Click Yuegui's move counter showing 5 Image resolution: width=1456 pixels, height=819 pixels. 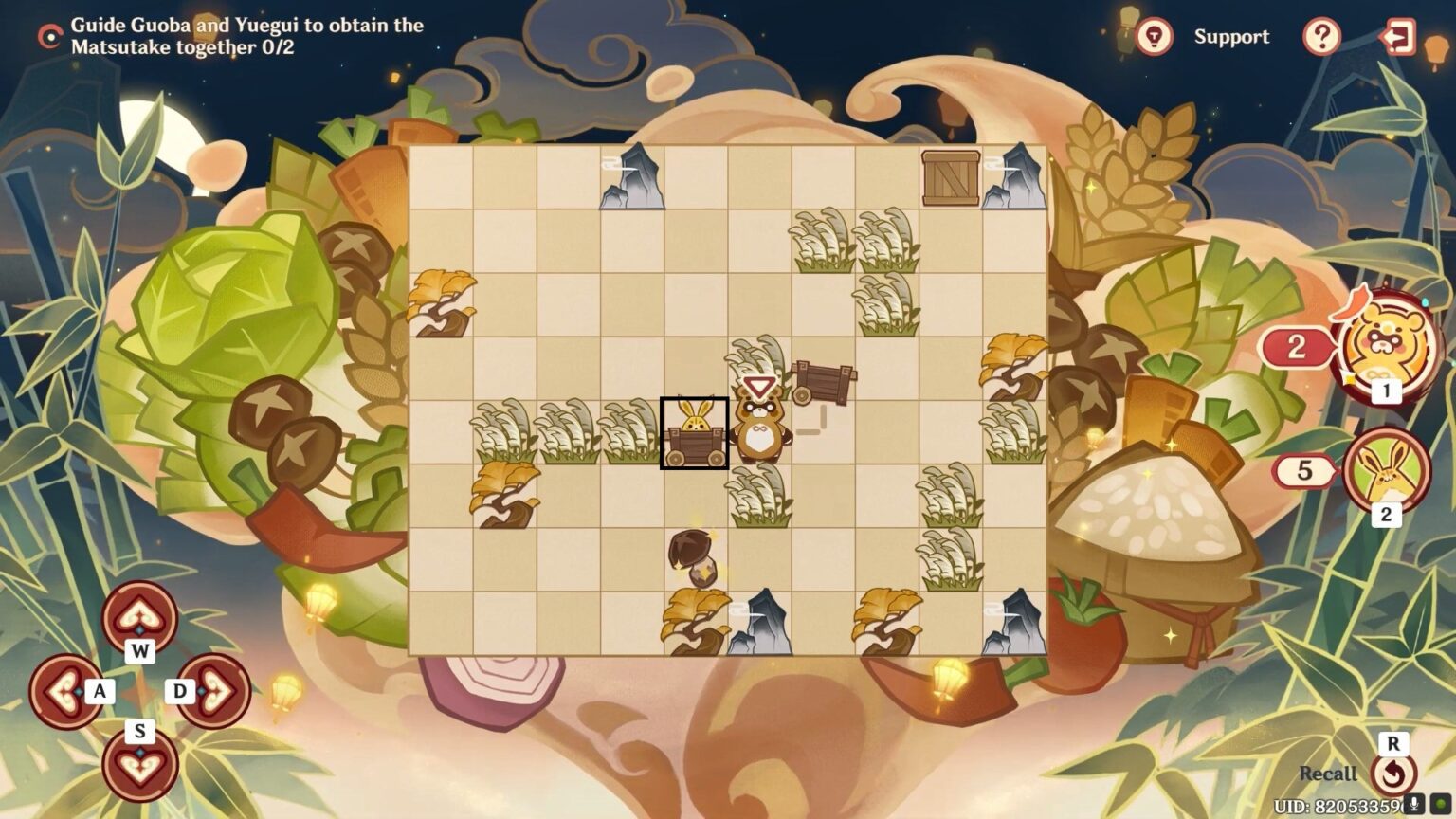[1304, 470]
